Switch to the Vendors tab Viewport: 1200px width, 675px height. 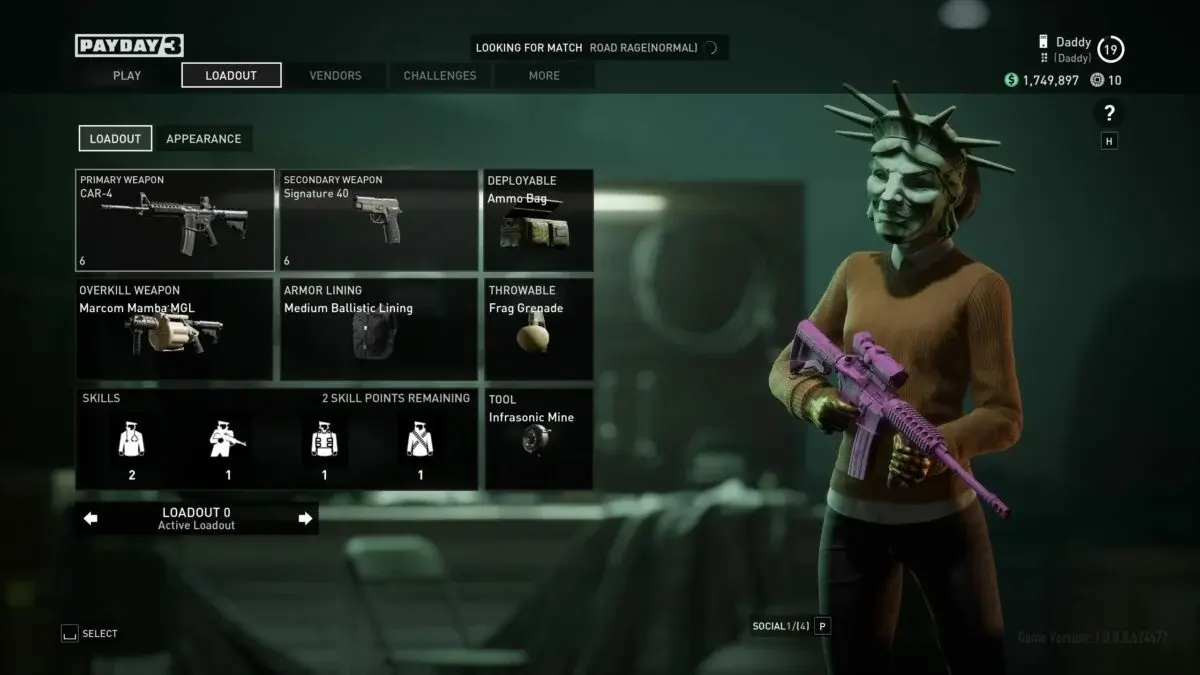point(335,75)
